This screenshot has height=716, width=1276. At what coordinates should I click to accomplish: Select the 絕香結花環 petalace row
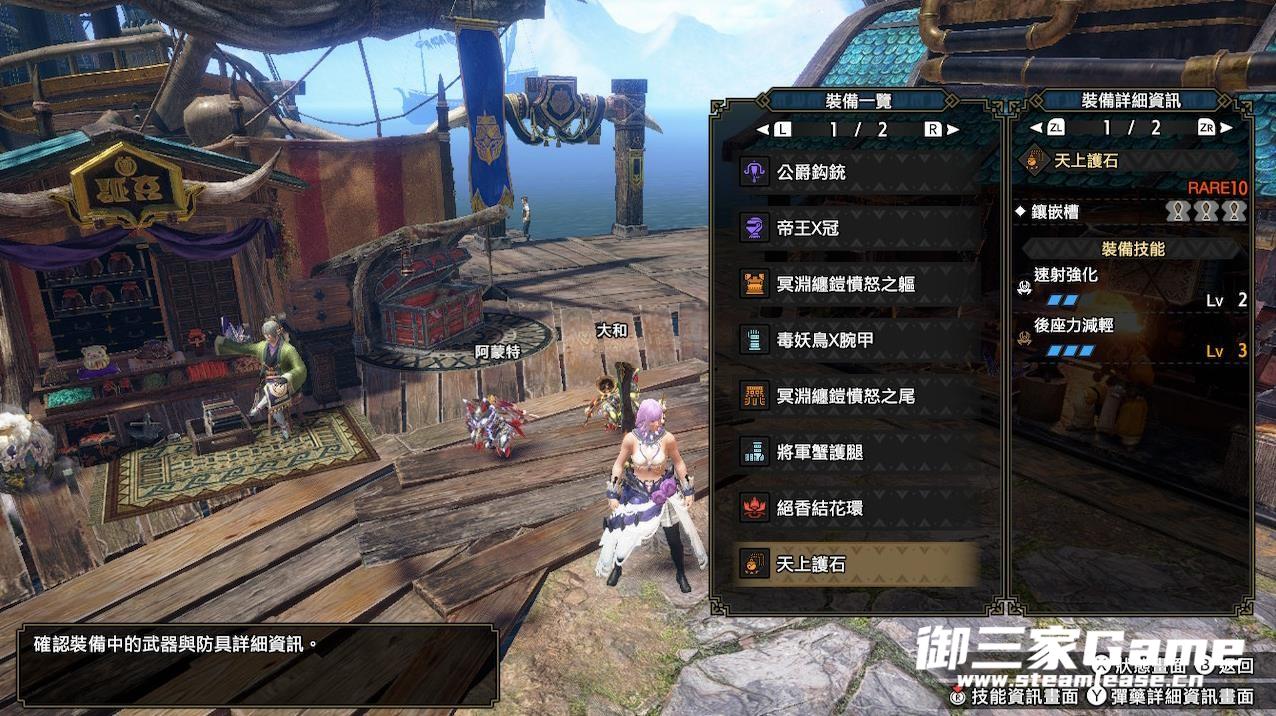coord(856,508)
